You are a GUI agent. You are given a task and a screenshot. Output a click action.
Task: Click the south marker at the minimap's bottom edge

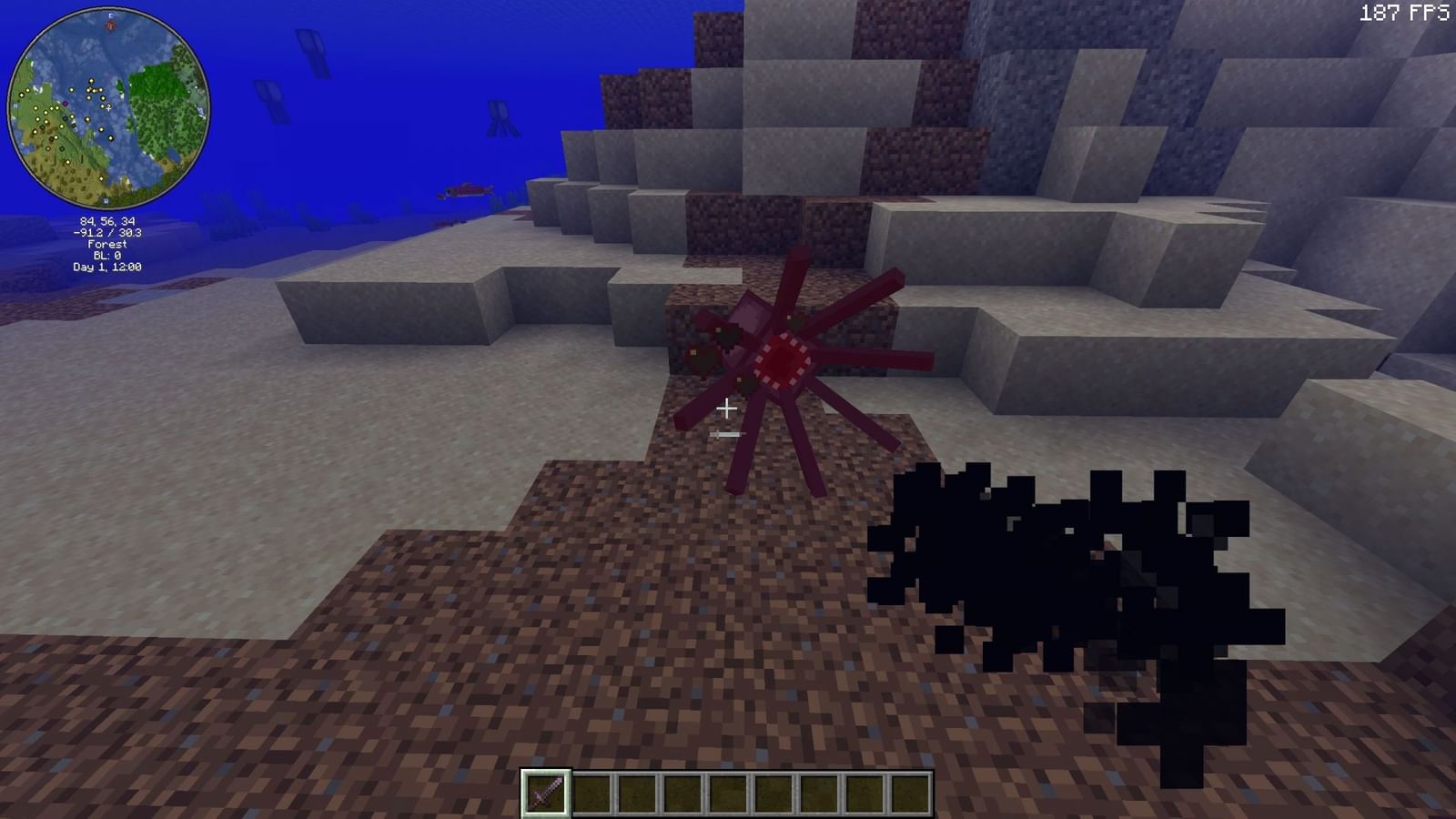coord(106,200)
